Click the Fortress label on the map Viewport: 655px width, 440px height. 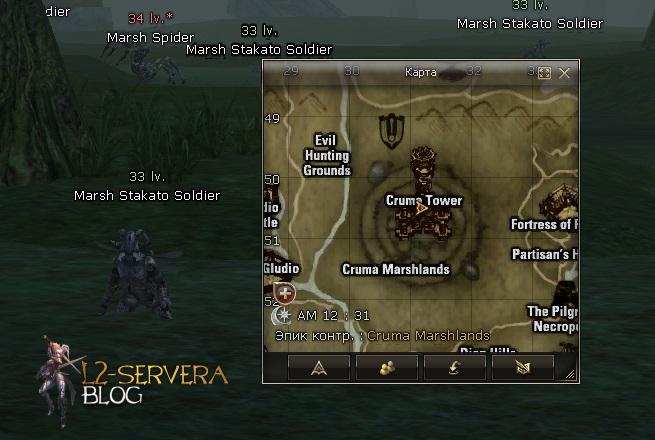click(x=544, y=225)
